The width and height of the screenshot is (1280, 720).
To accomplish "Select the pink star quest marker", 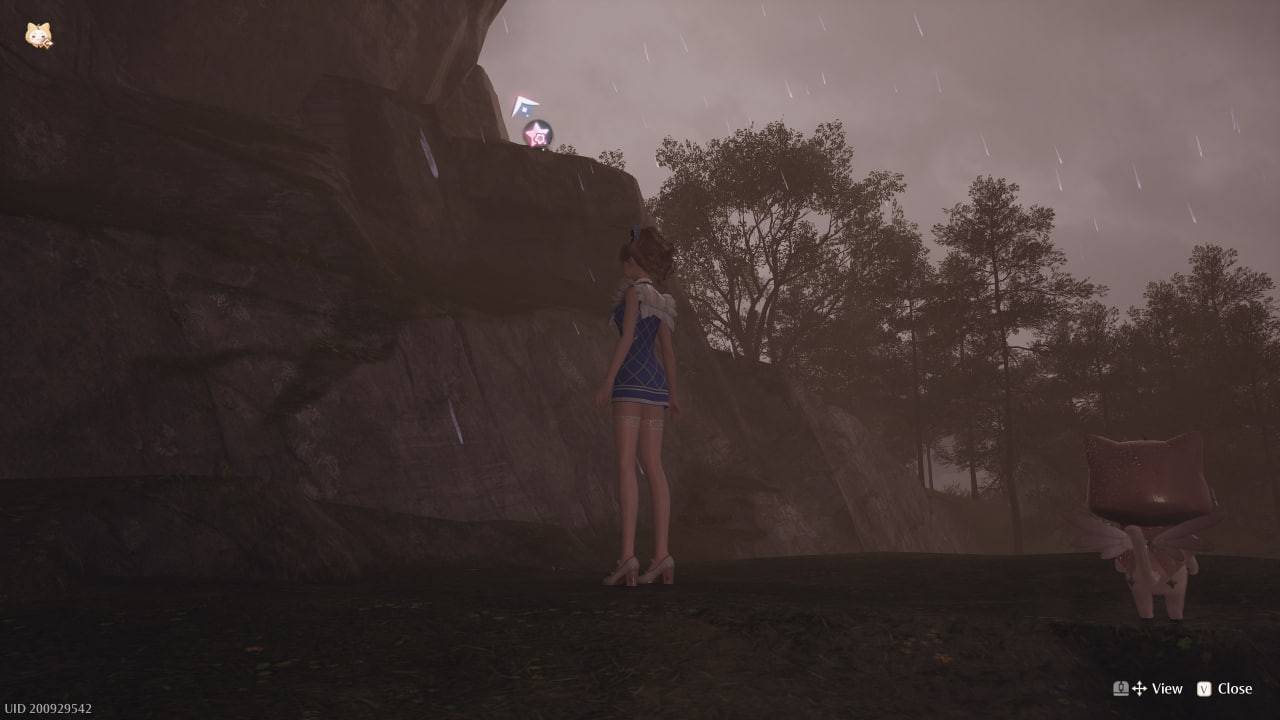I will point(538,133).
